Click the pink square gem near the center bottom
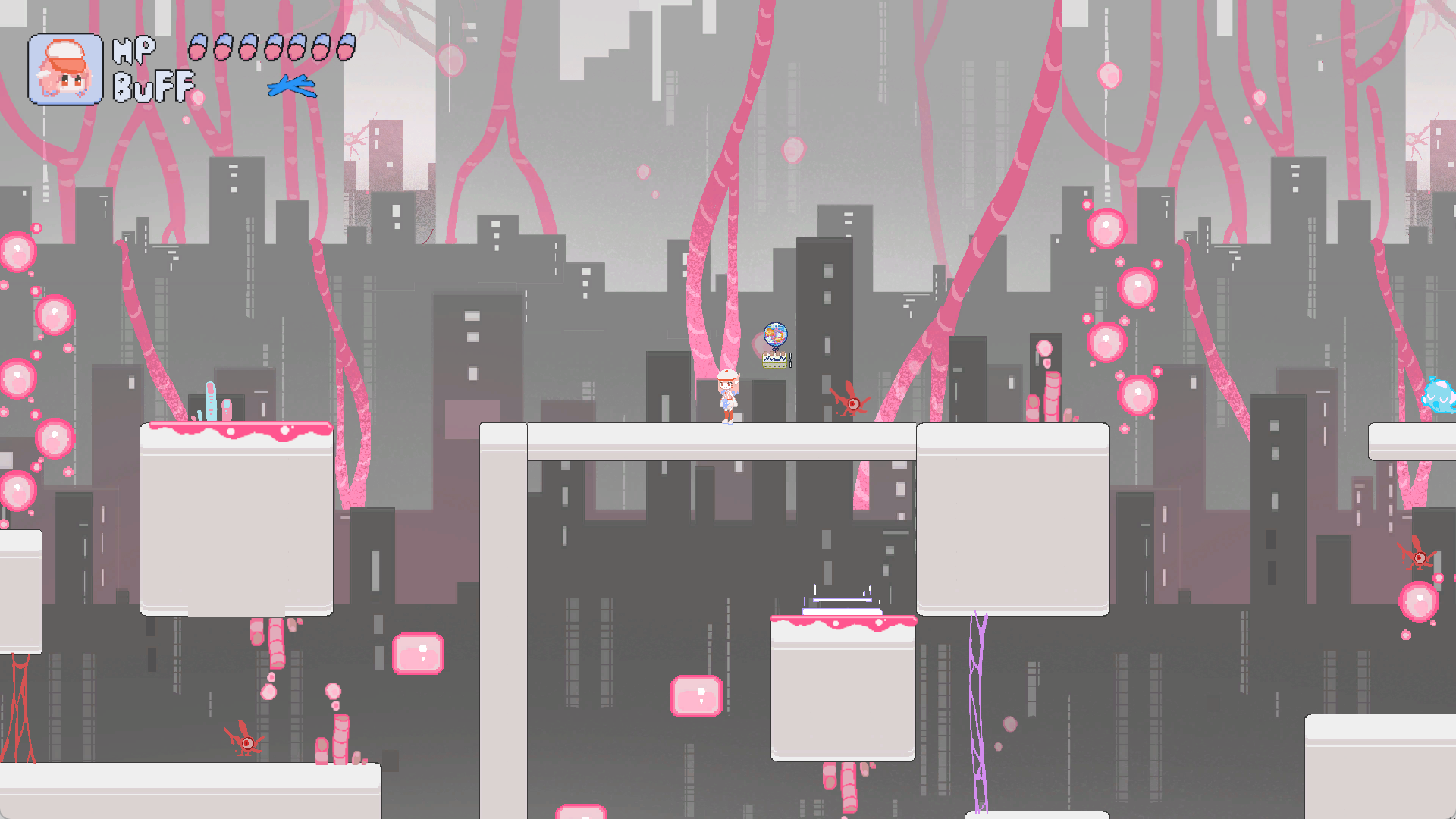 coord(696,695)
